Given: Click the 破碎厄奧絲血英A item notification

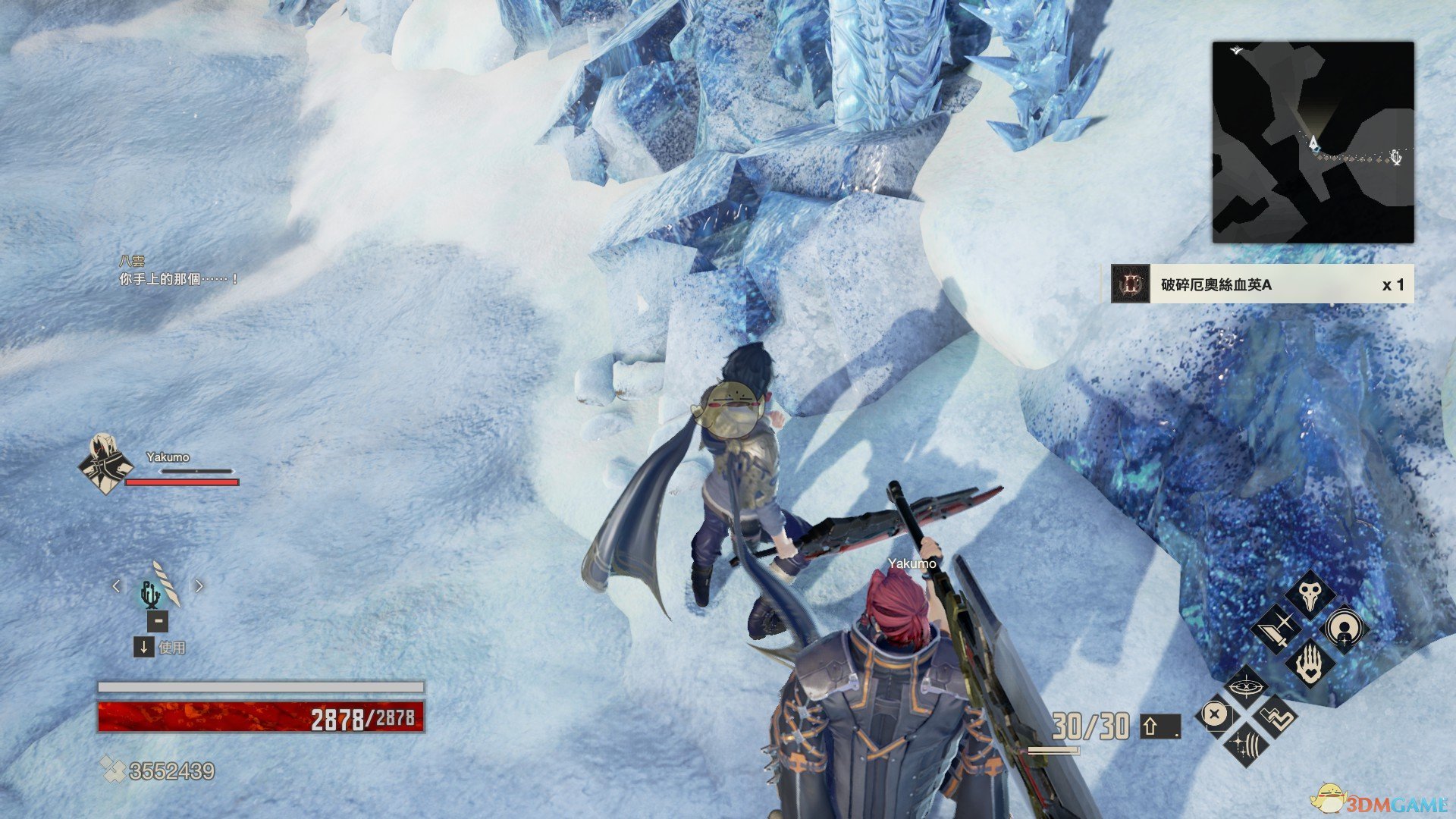Looking at the screenshot, I should tap(1259, 284).
